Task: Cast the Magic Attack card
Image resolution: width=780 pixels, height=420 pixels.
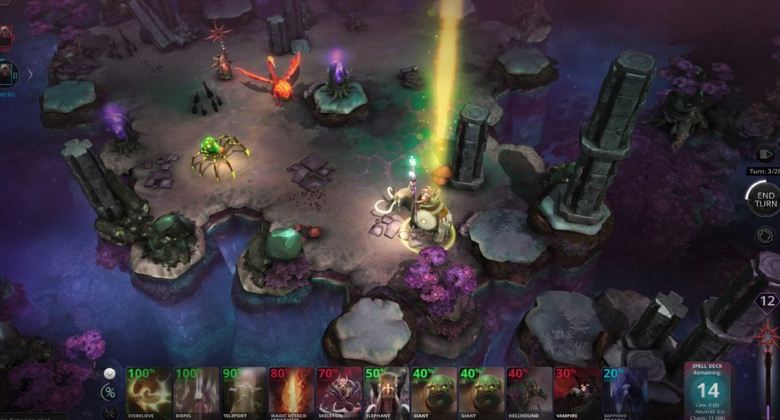Action: (x=291, y=392)
